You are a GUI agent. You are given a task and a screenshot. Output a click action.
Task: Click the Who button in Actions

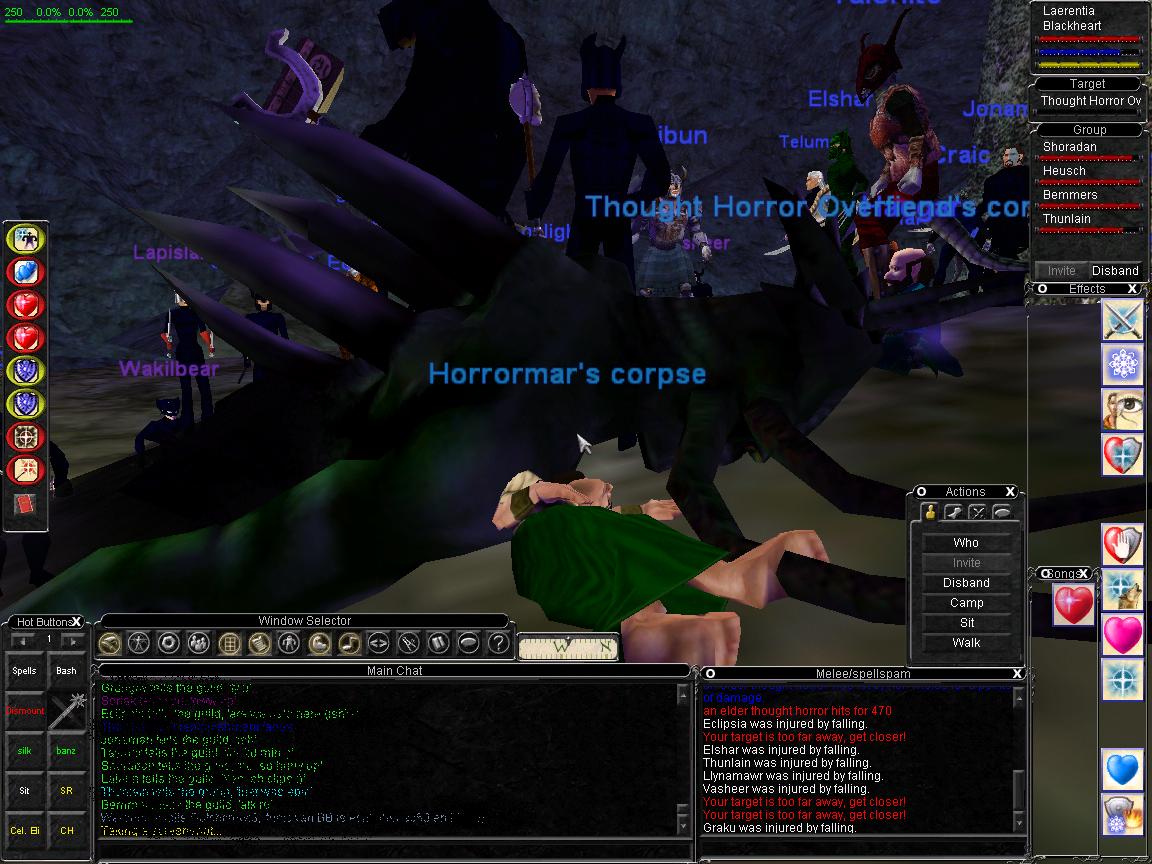[966, 543]
